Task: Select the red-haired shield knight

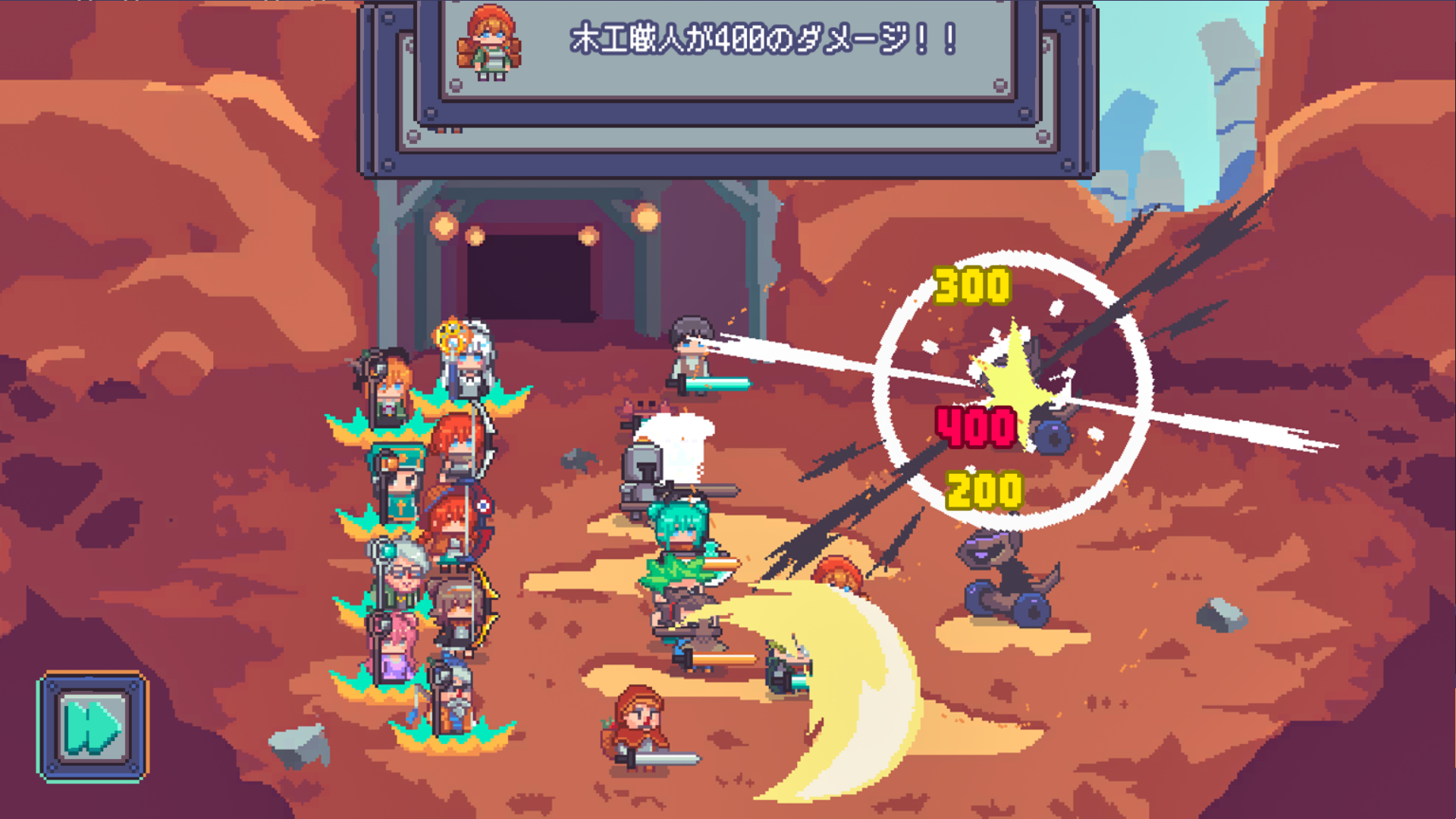Action: click(455, 516)
